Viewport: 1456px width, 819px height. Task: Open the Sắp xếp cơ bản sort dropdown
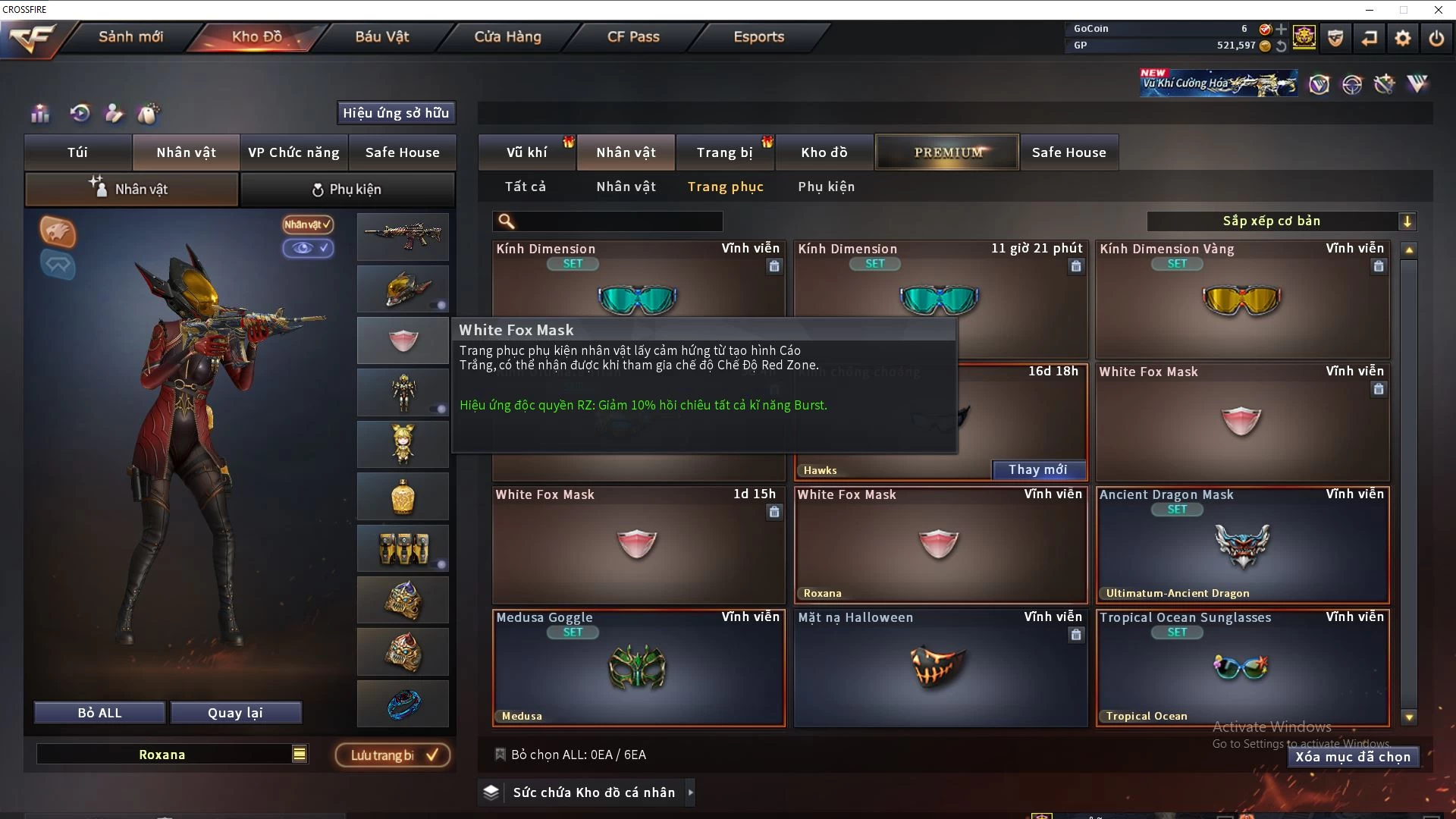[x=1281, y=221]
